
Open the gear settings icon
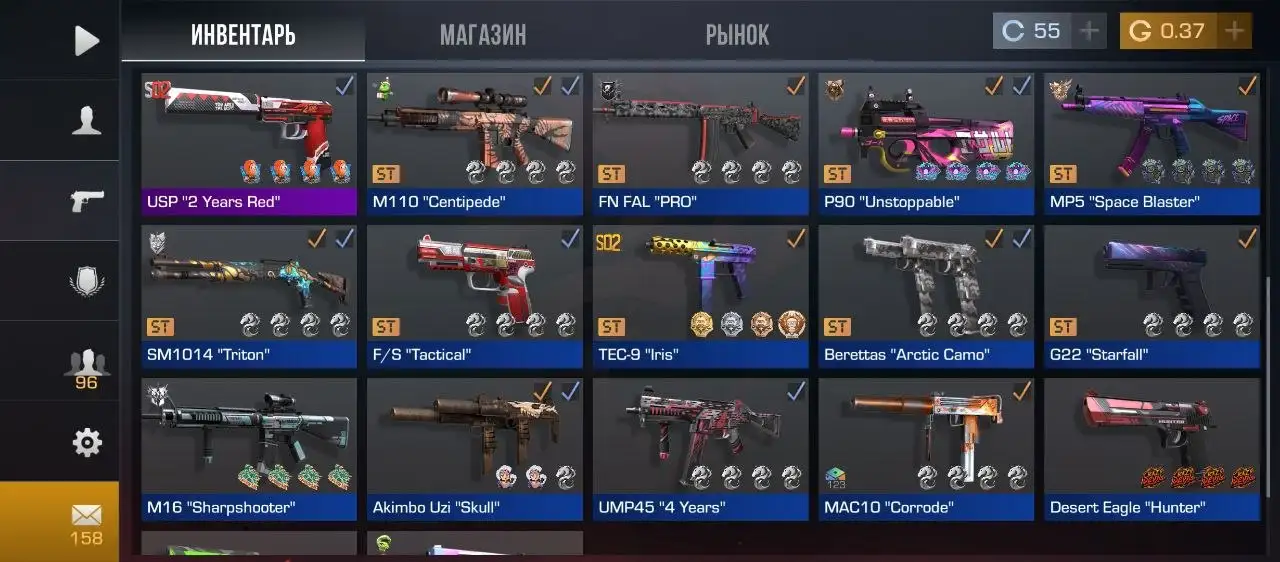click(87, 442)
